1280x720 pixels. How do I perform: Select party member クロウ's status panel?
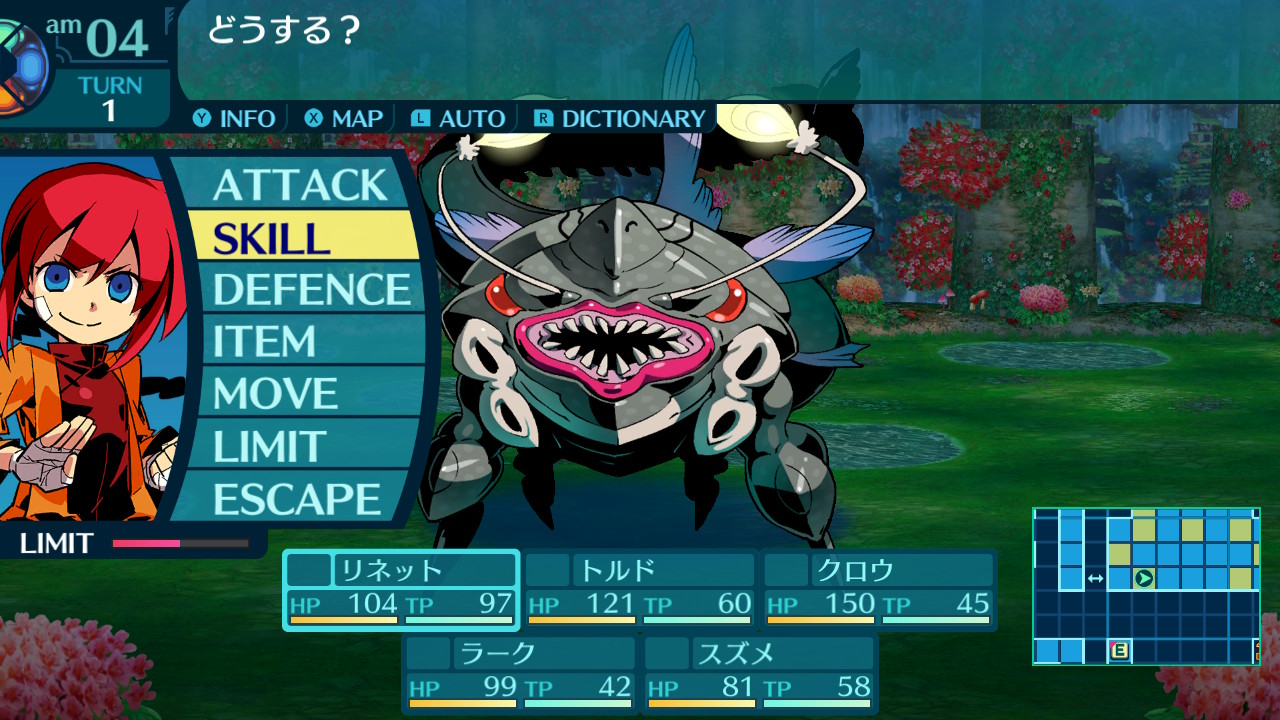(x=879, y=590)
